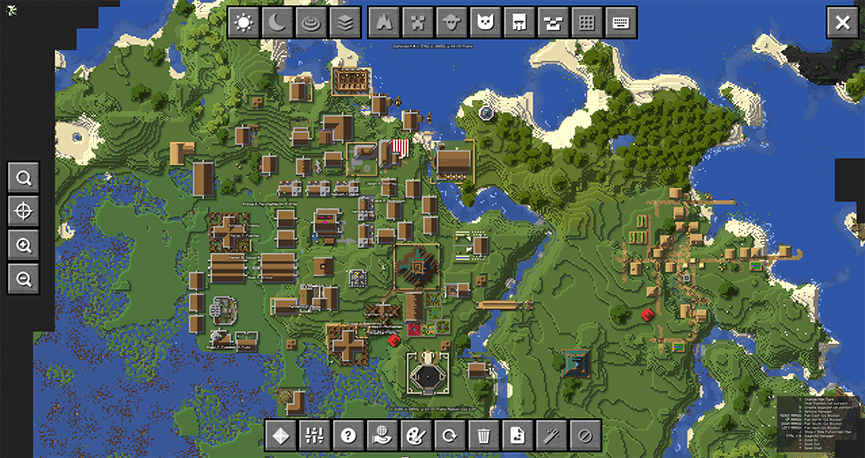Click the magnifying glass search button

coord(23,178)
